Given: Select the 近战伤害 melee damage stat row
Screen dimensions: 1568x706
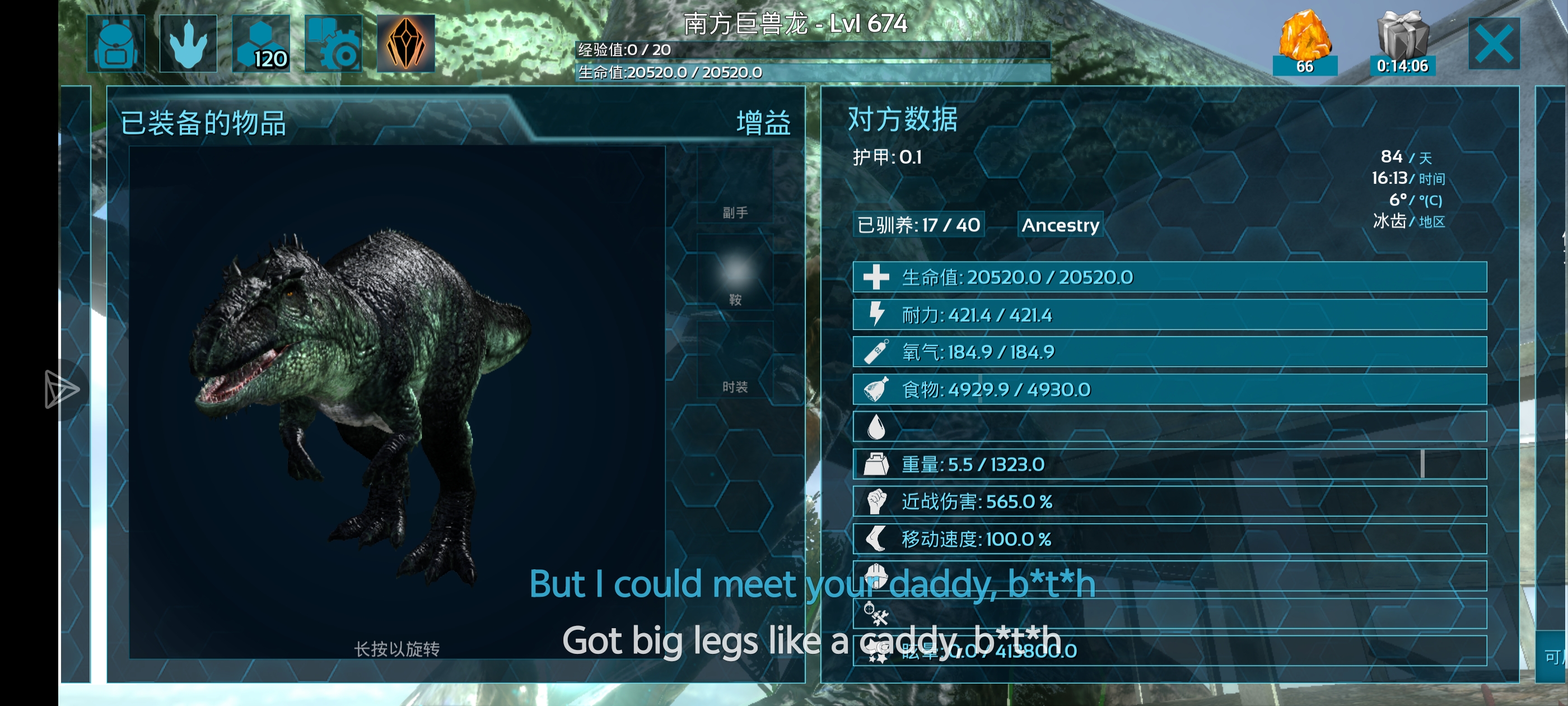Looking at the screenshot, I should click(1169, 502).
